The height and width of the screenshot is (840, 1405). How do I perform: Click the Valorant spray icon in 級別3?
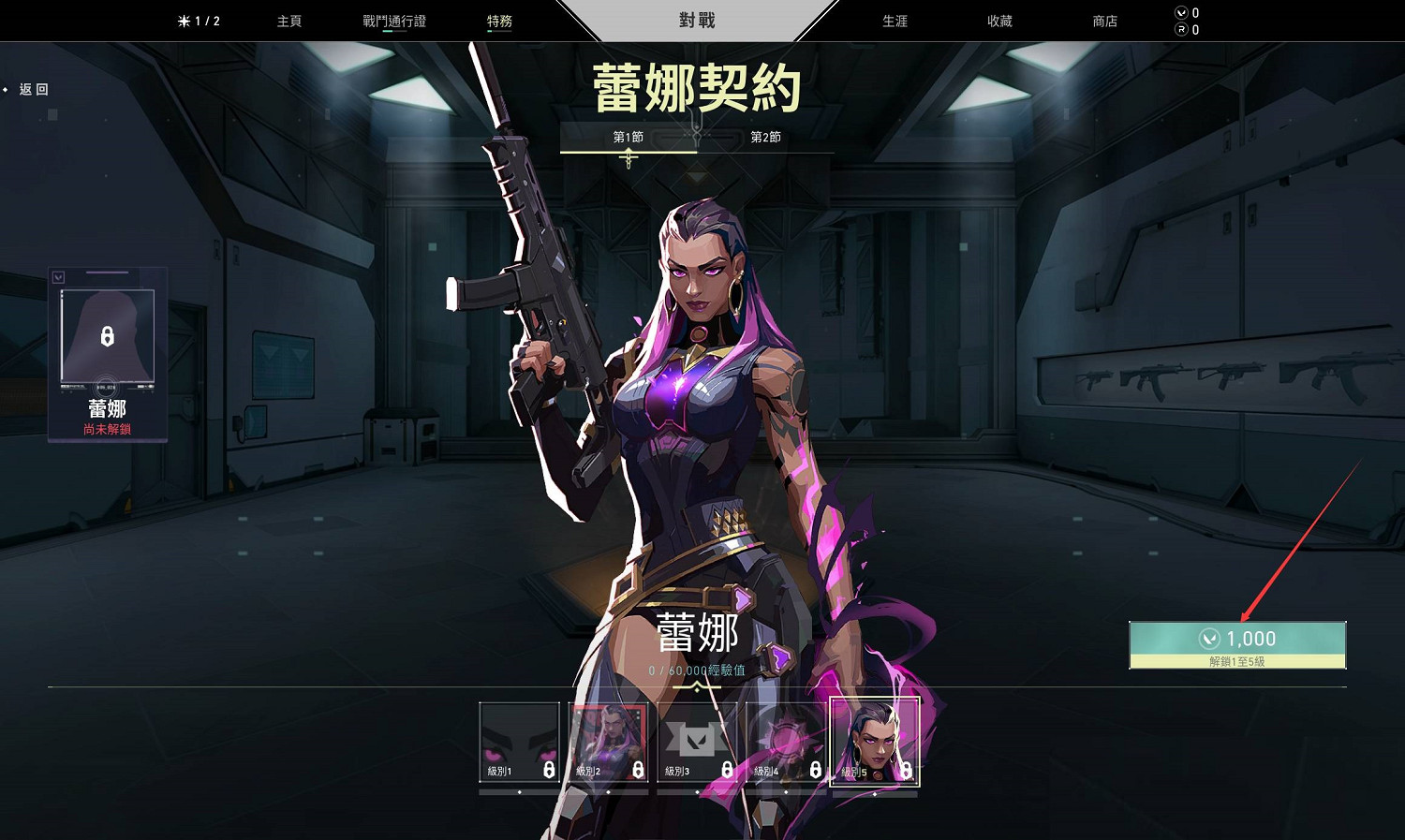695,740
